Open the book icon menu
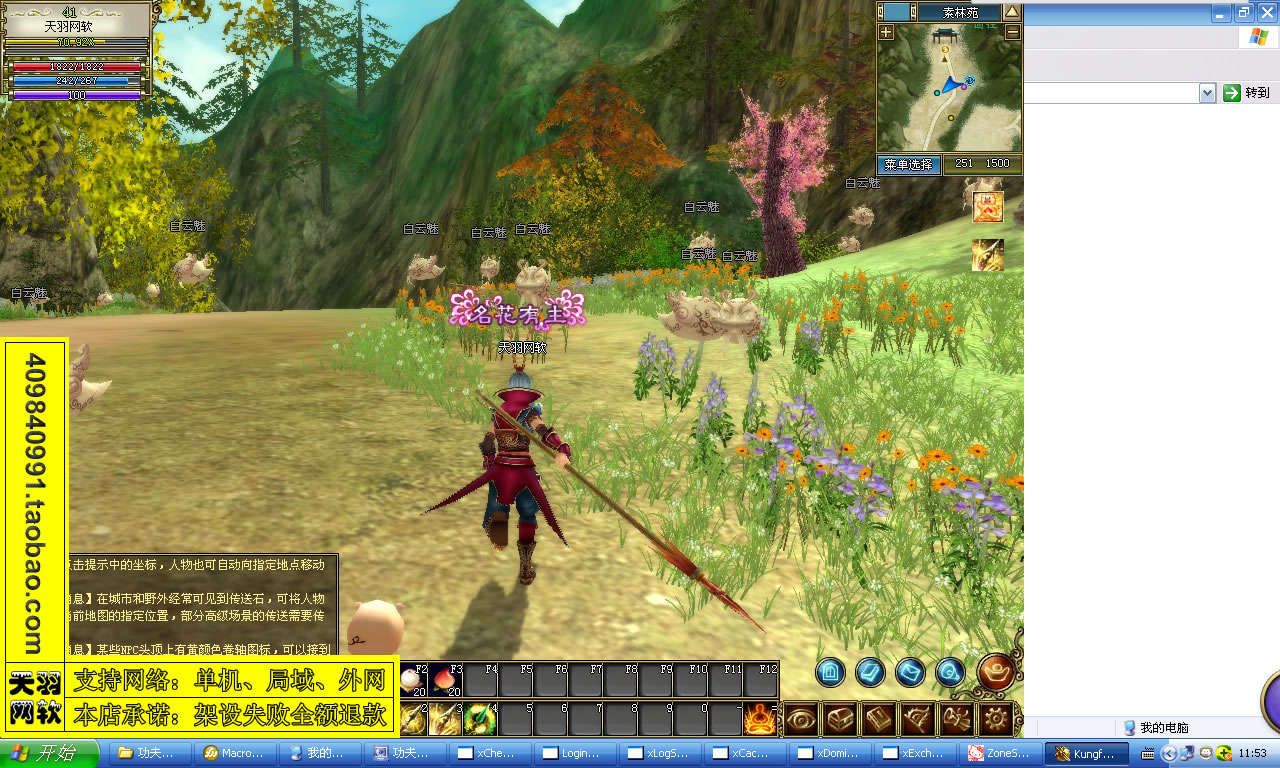This screenshot has height=768, width=1280. point(879,718)
